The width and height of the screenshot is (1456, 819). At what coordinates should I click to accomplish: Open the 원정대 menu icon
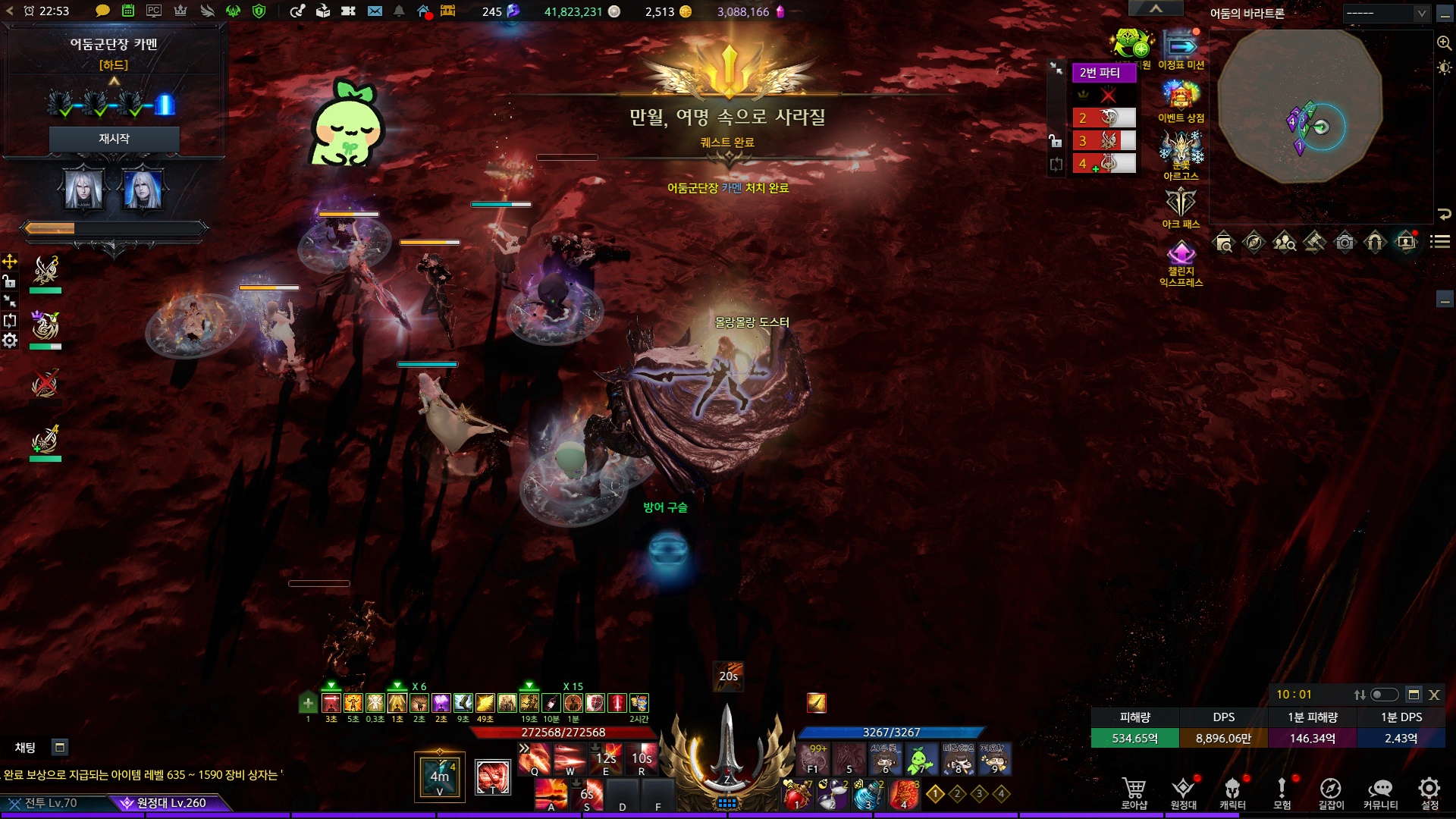point(1183,792)
